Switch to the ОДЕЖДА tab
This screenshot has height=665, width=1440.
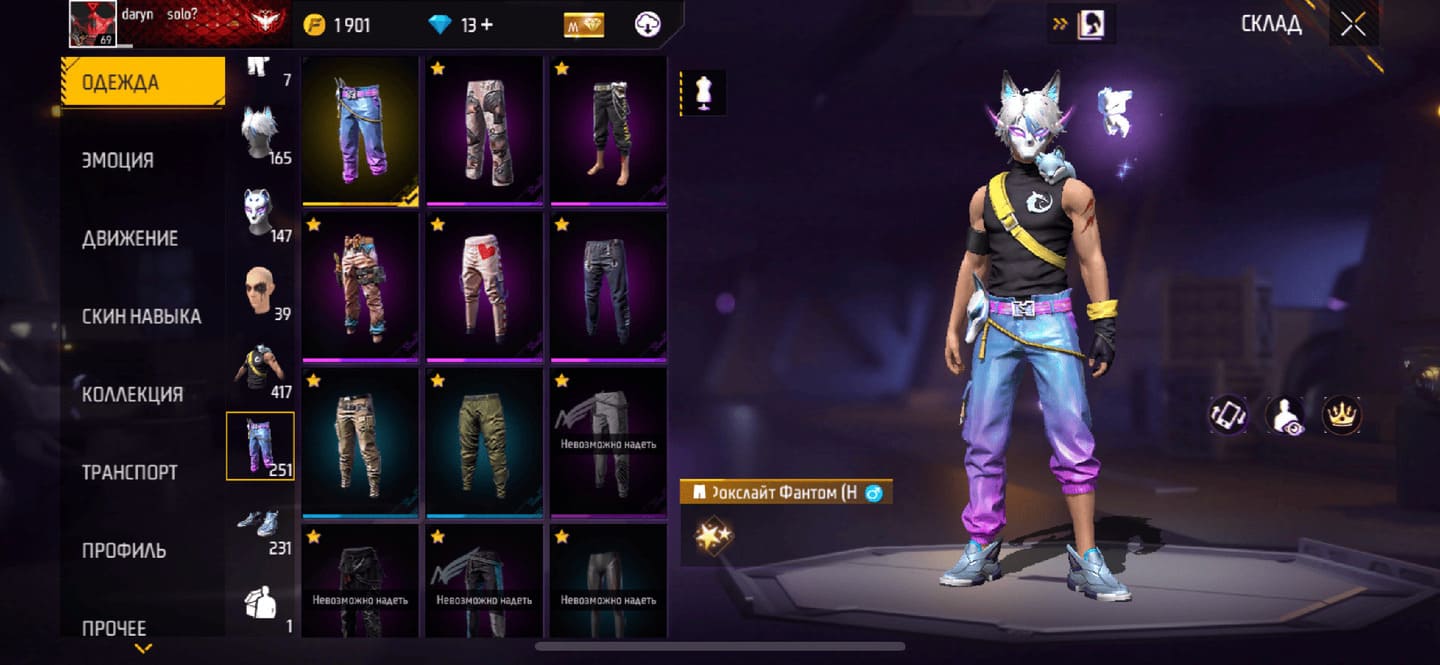pos(142,82)
